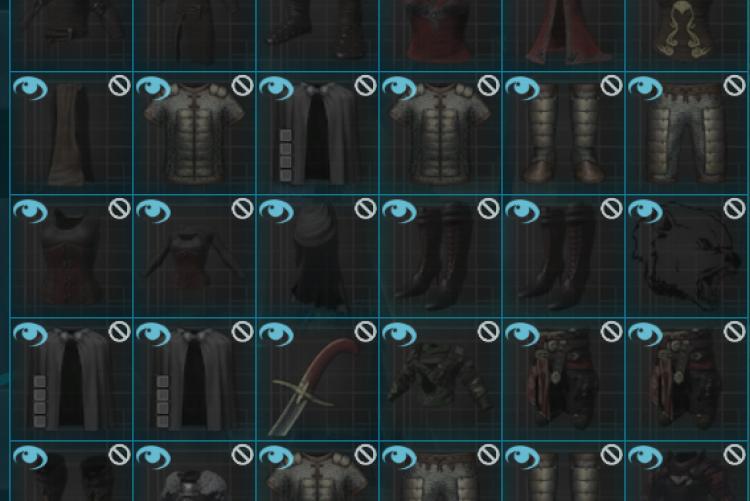
Task: Toggle the eye icon on the sleeveless corset slot
Action: (29, 211)
